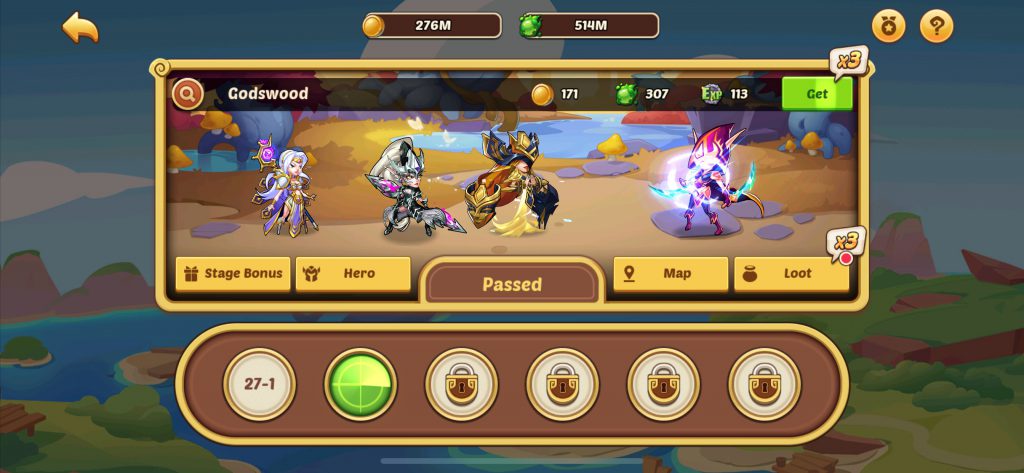
Task: Claim rewards with the green Get button
Action: [816, 94]
